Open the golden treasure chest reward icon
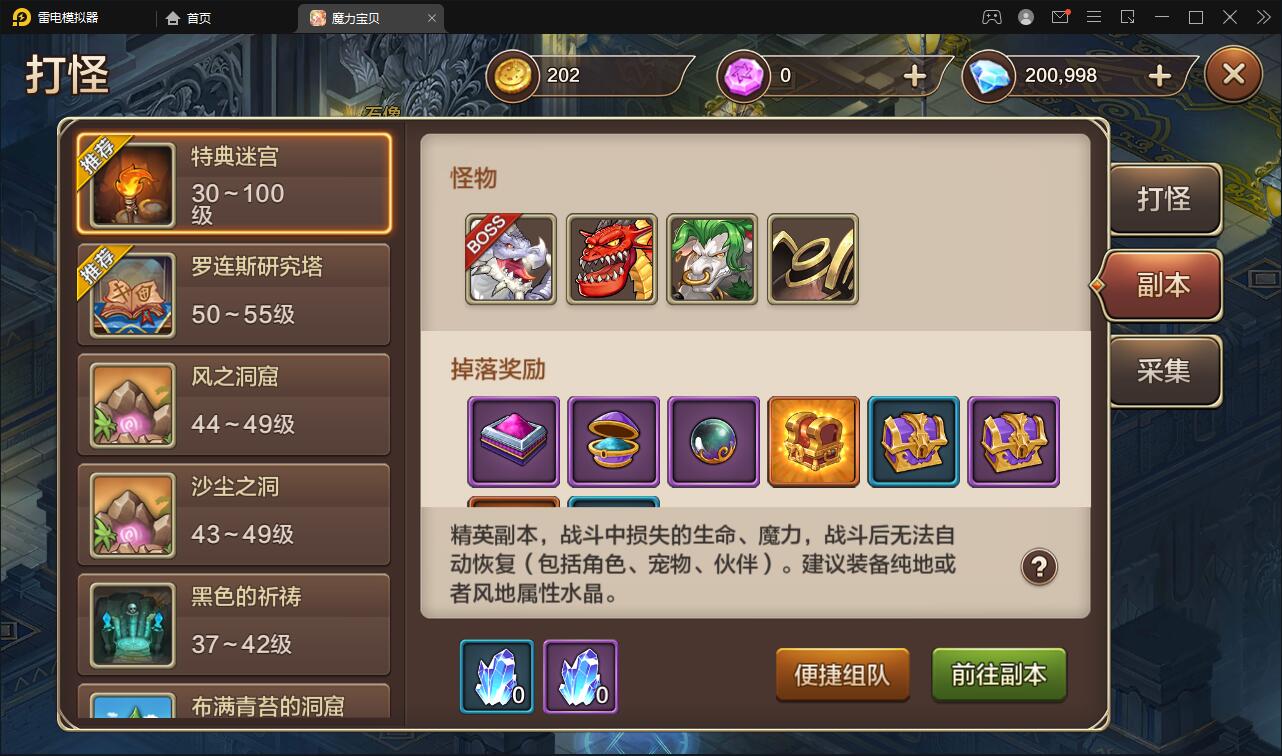The height and width of the screenshot is (756, 1282). tap(813, 441)
